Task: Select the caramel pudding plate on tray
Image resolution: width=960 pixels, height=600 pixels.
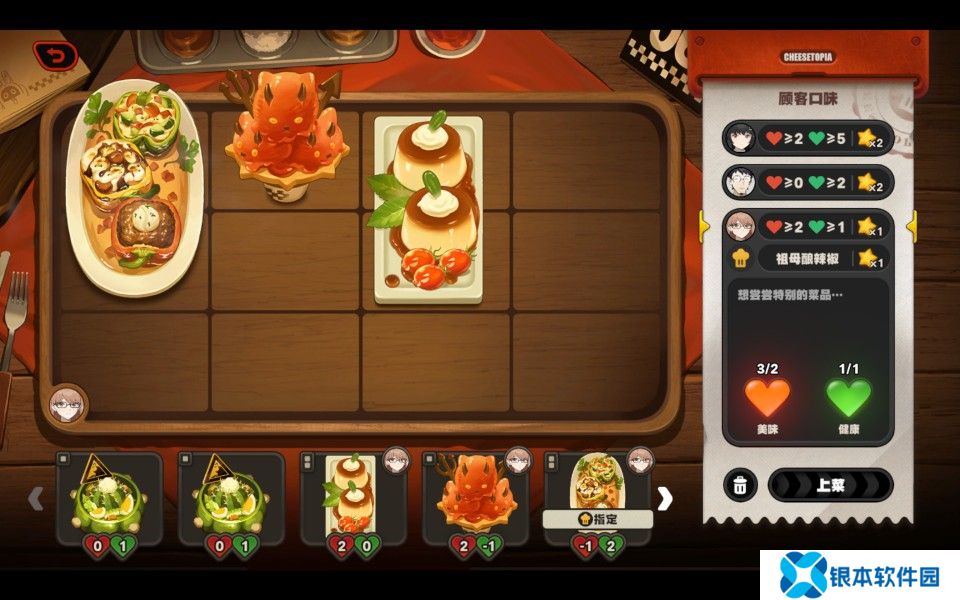Action: pyautogui.click(x=428, y=210)
